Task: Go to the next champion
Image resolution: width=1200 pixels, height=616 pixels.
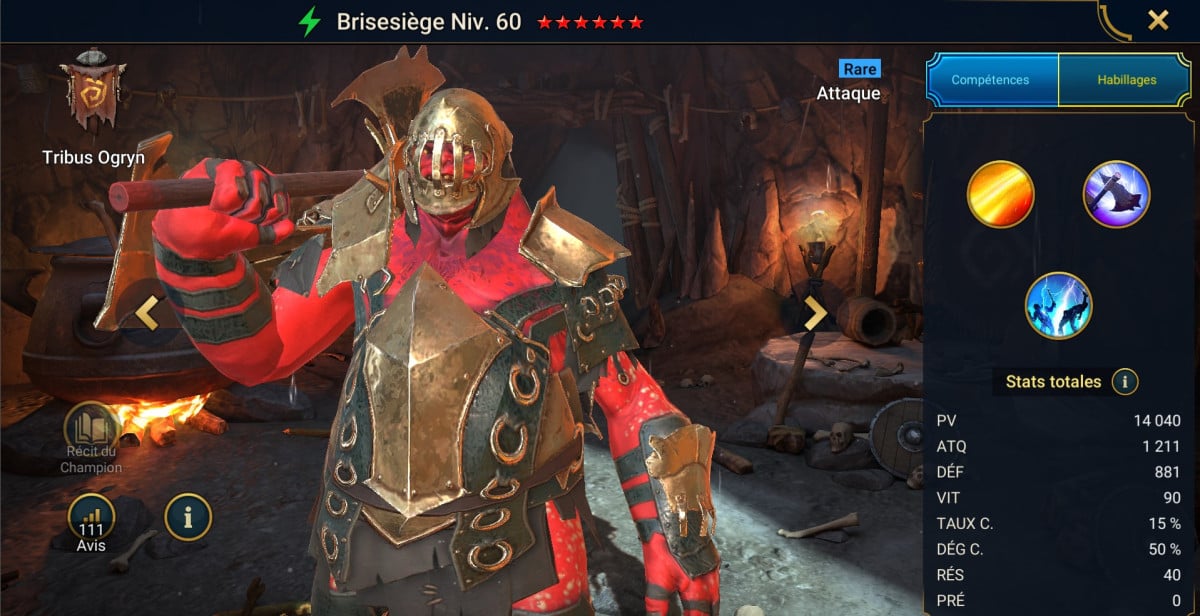Action: coord(815,313)
